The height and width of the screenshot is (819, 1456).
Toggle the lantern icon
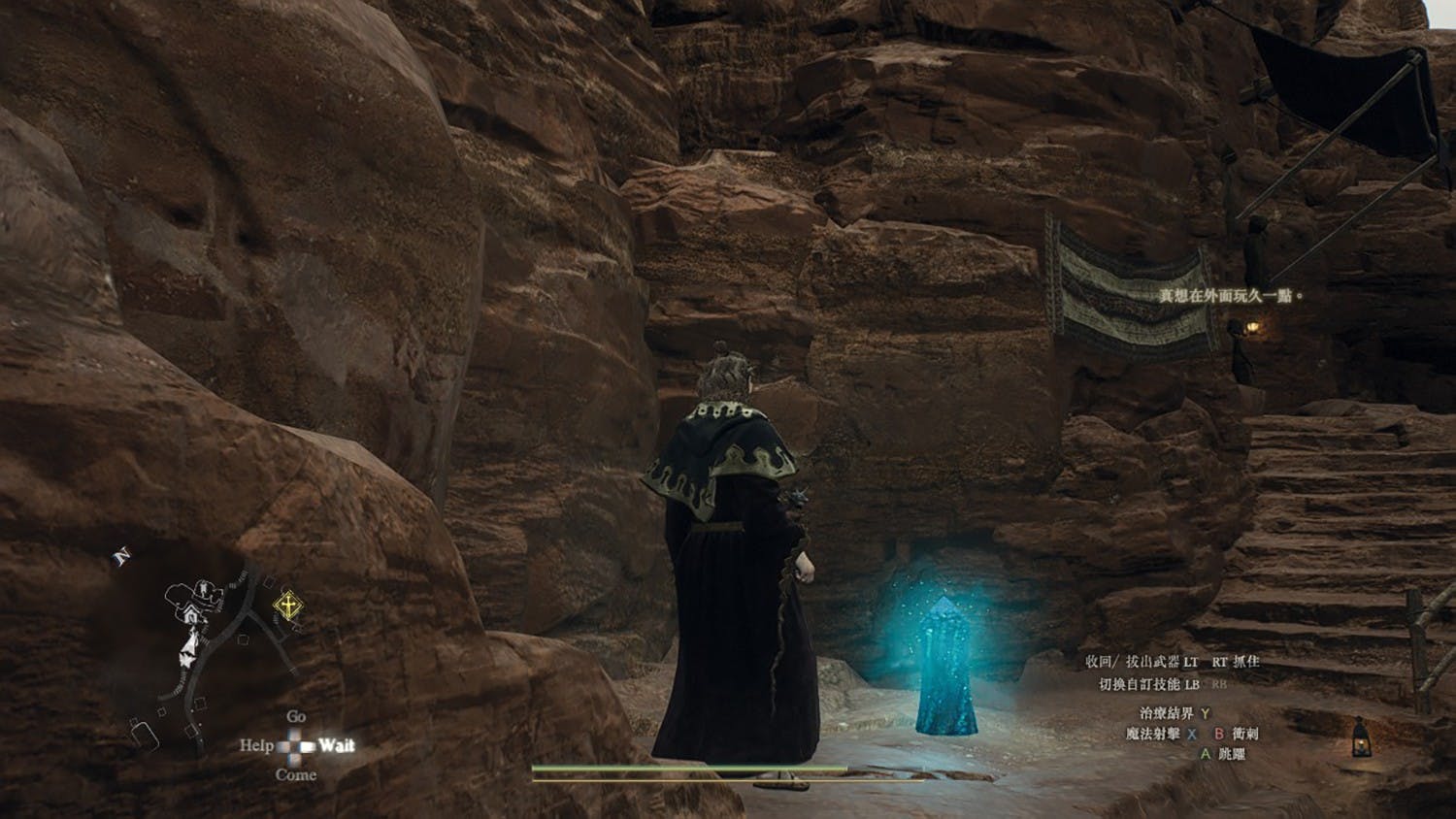point(1361,737)
